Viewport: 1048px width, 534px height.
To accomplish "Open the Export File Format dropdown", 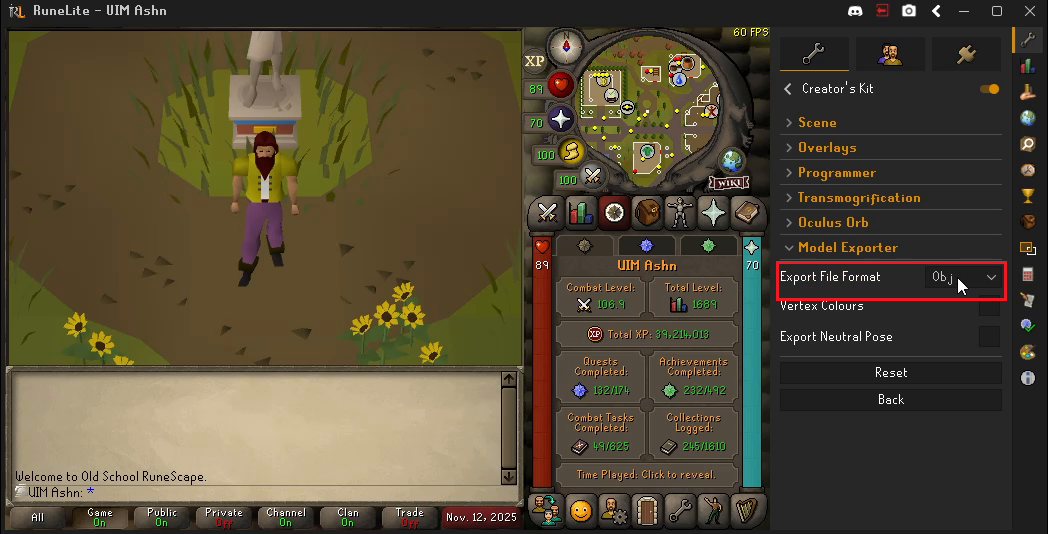I will tap(964, 277).
